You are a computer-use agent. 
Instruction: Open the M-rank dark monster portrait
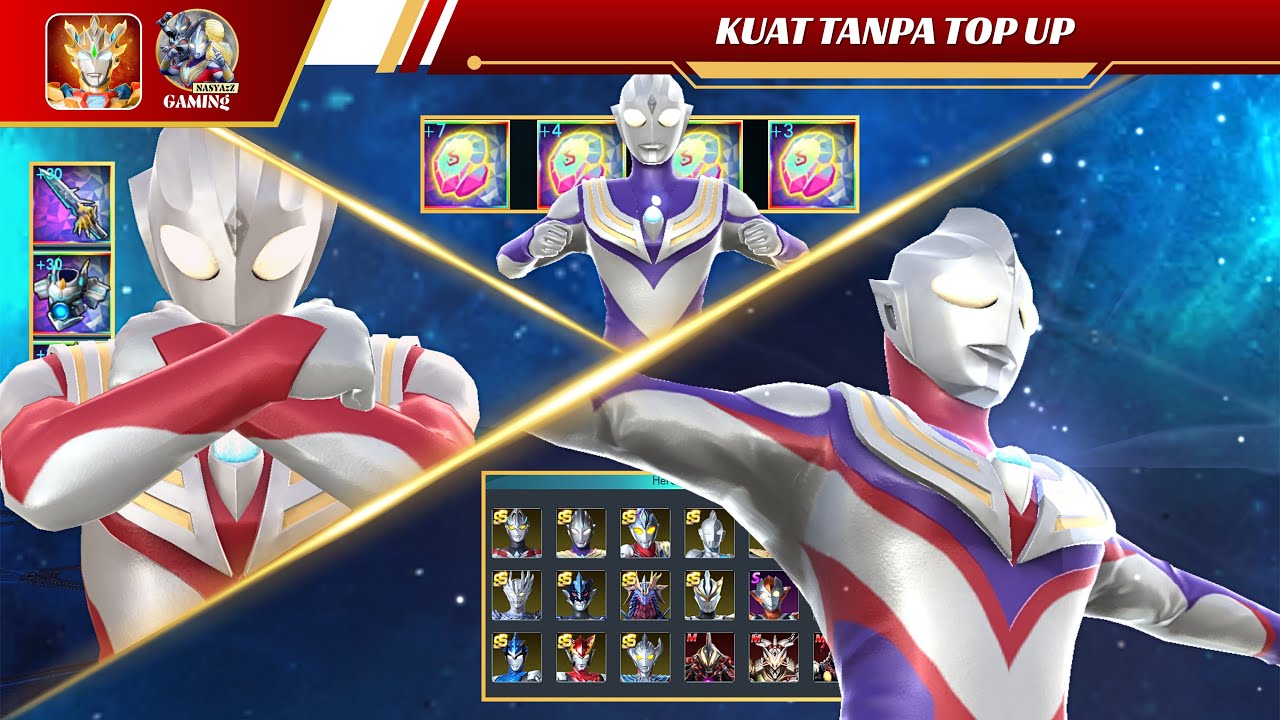pos(707,659)
